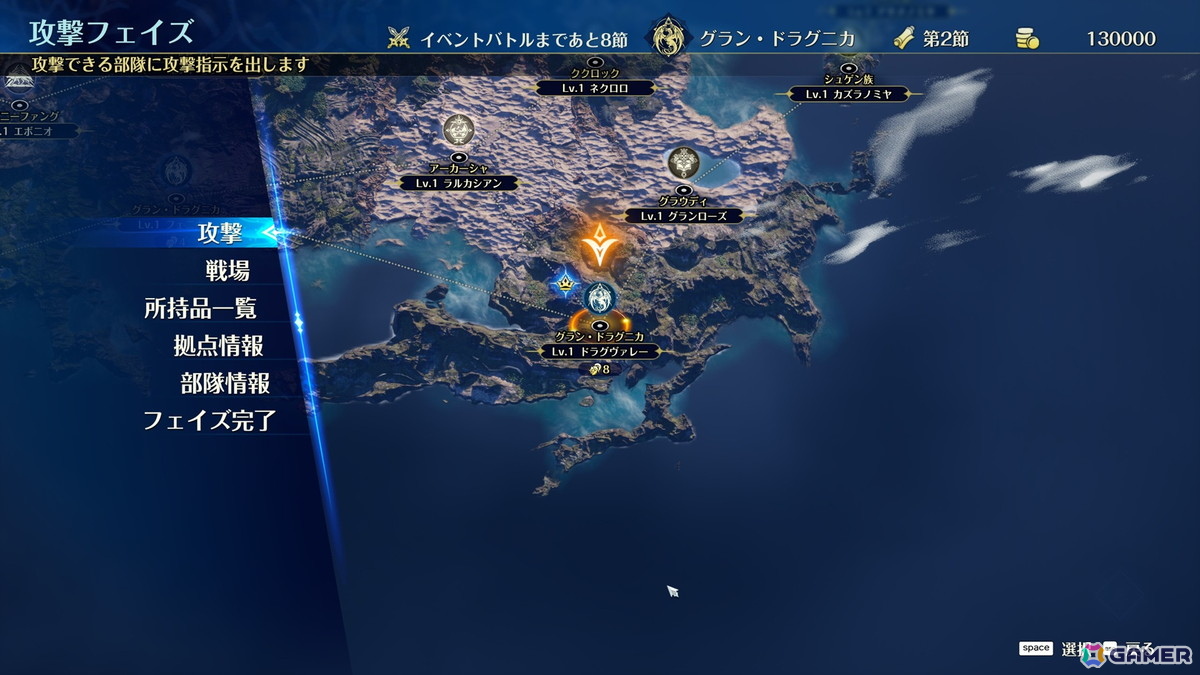Select the ラルカシアン base marker
1200x675 pixels.
[459, 183]
